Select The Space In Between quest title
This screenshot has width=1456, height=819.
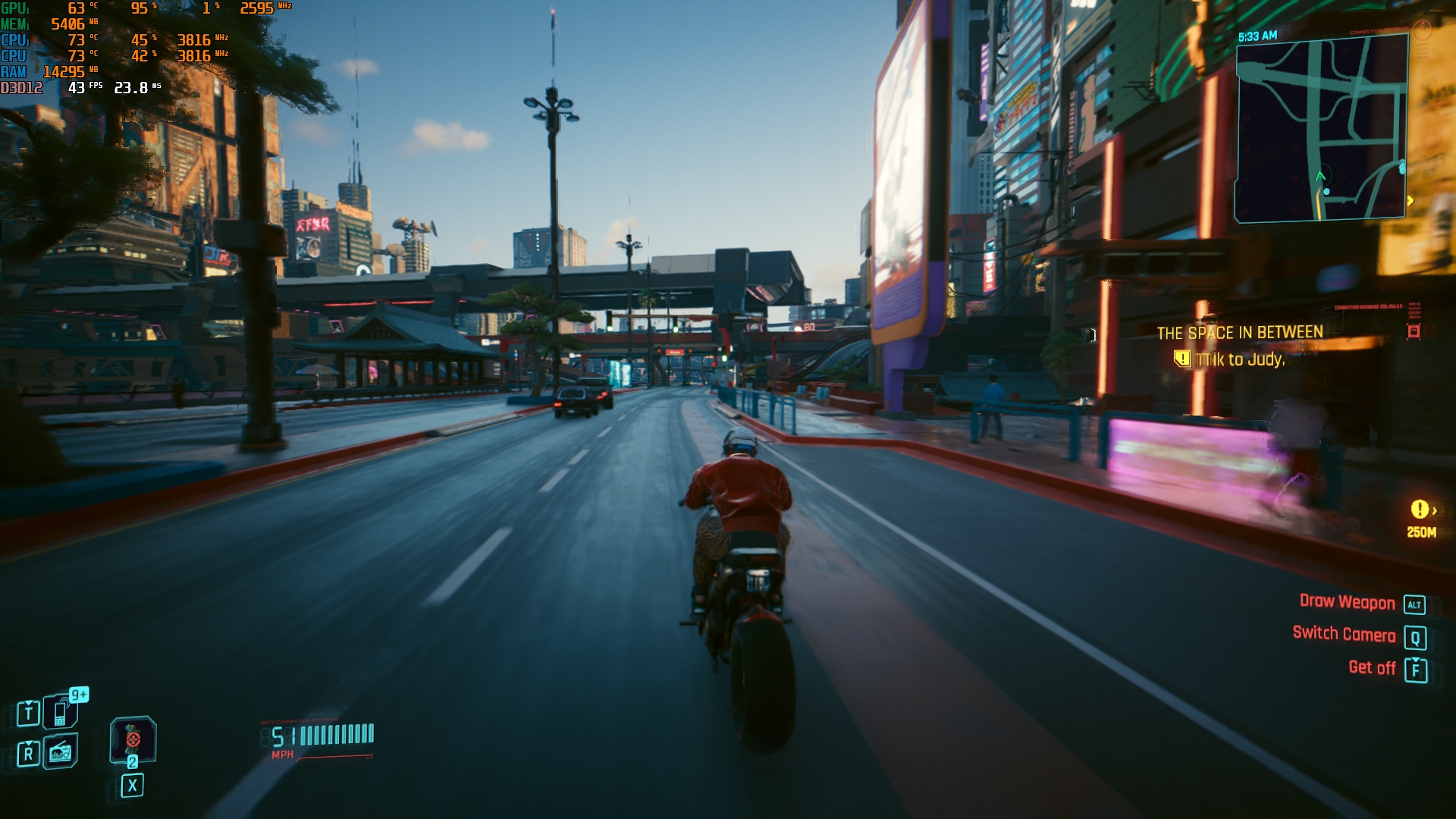click(x=1239, y=333)
